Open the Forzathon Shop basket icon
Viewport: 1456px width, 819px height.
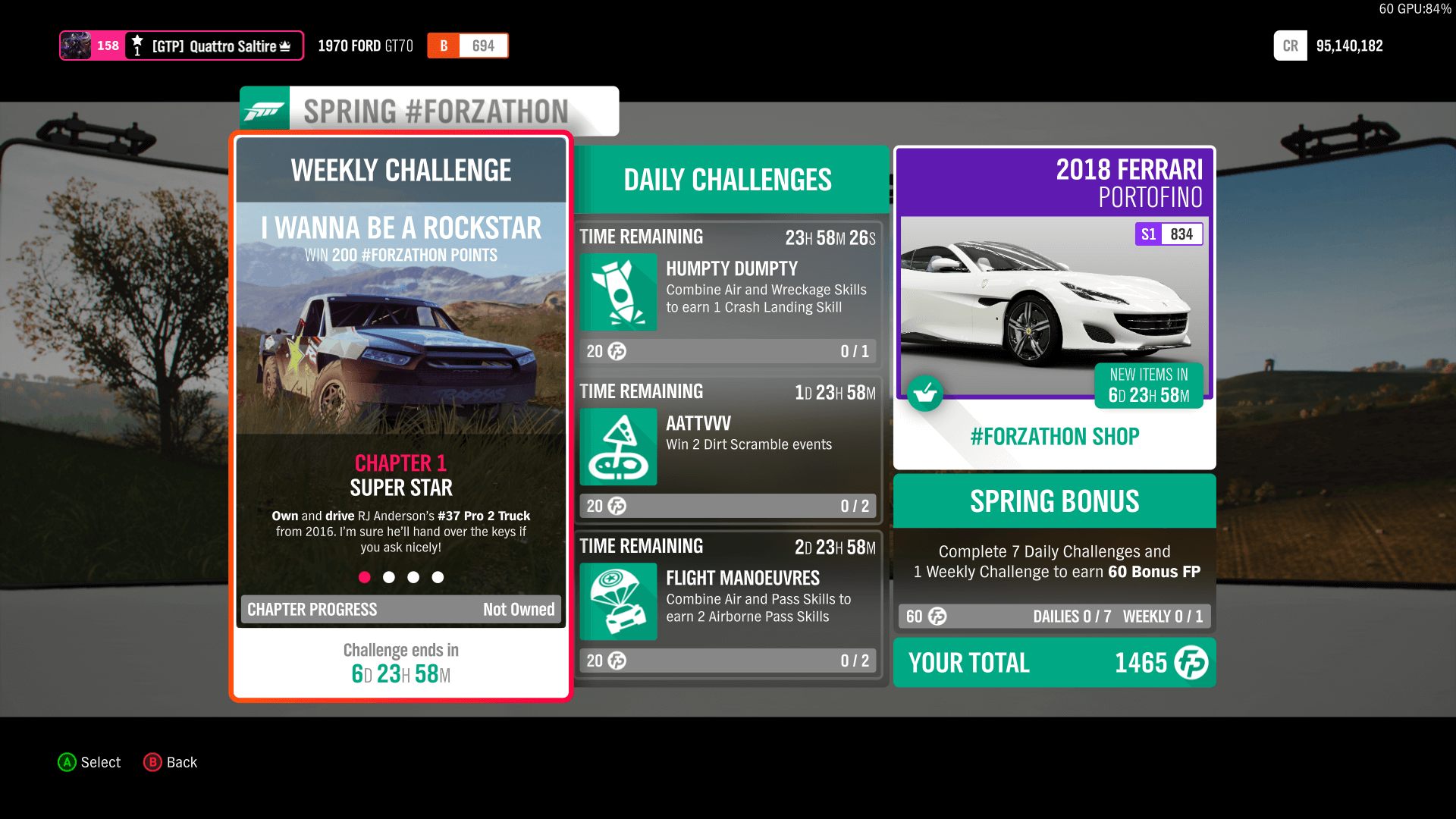click(925, 394)
